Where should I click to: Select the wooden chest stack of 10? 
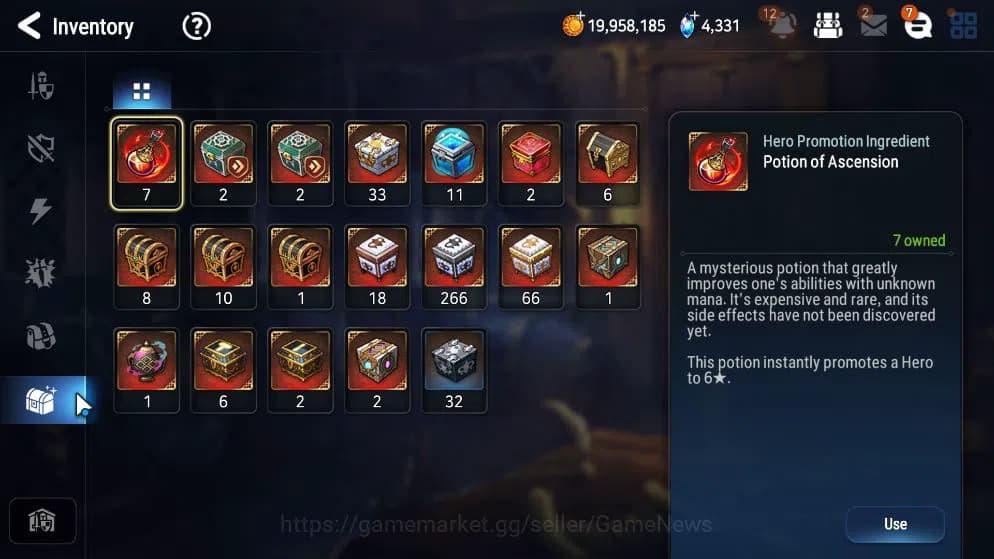click(223, 265)
